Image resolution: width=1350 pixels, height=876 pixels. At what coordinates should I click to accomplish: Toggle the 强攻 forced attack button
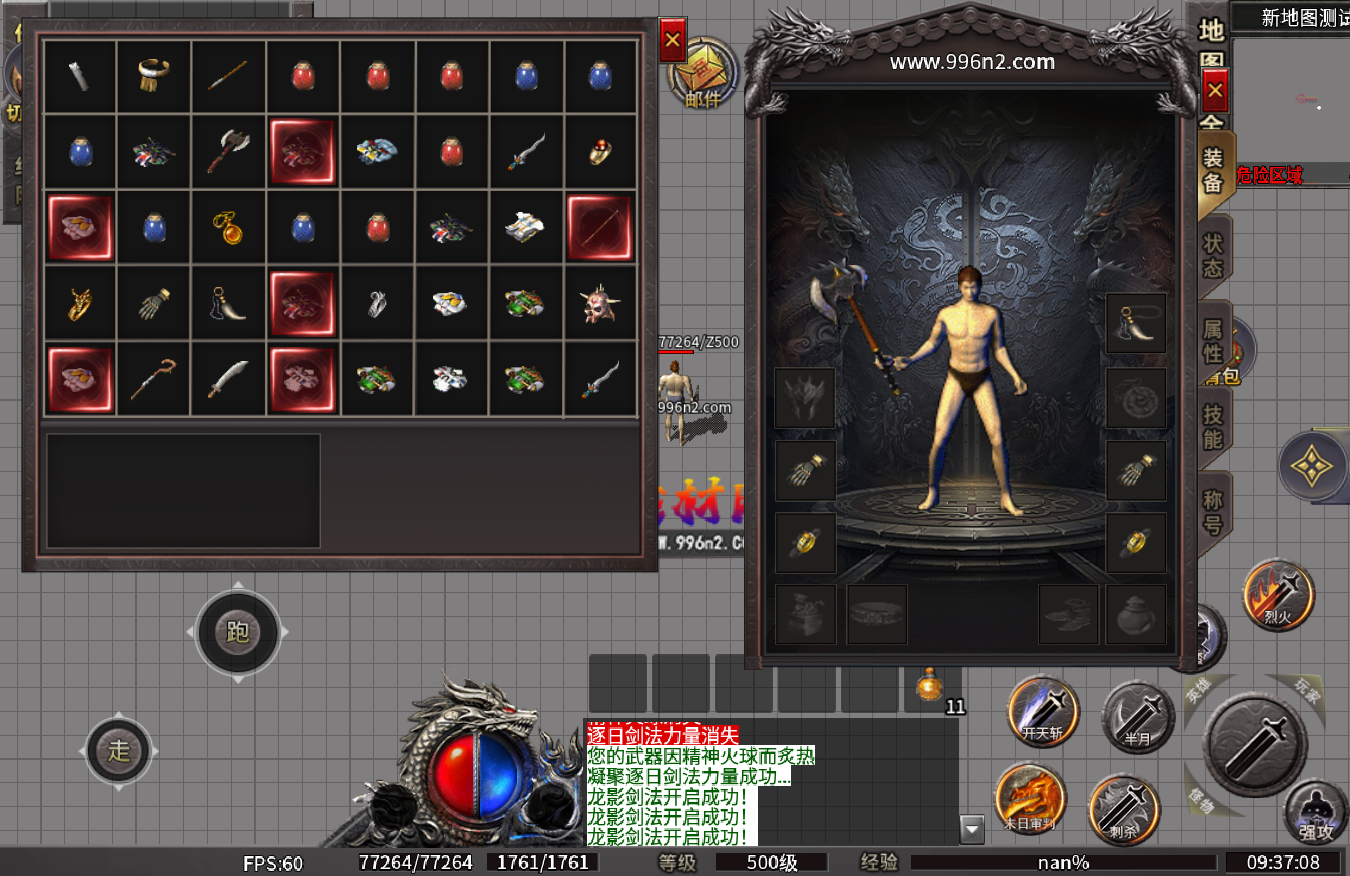click(x=1316, y=811)
